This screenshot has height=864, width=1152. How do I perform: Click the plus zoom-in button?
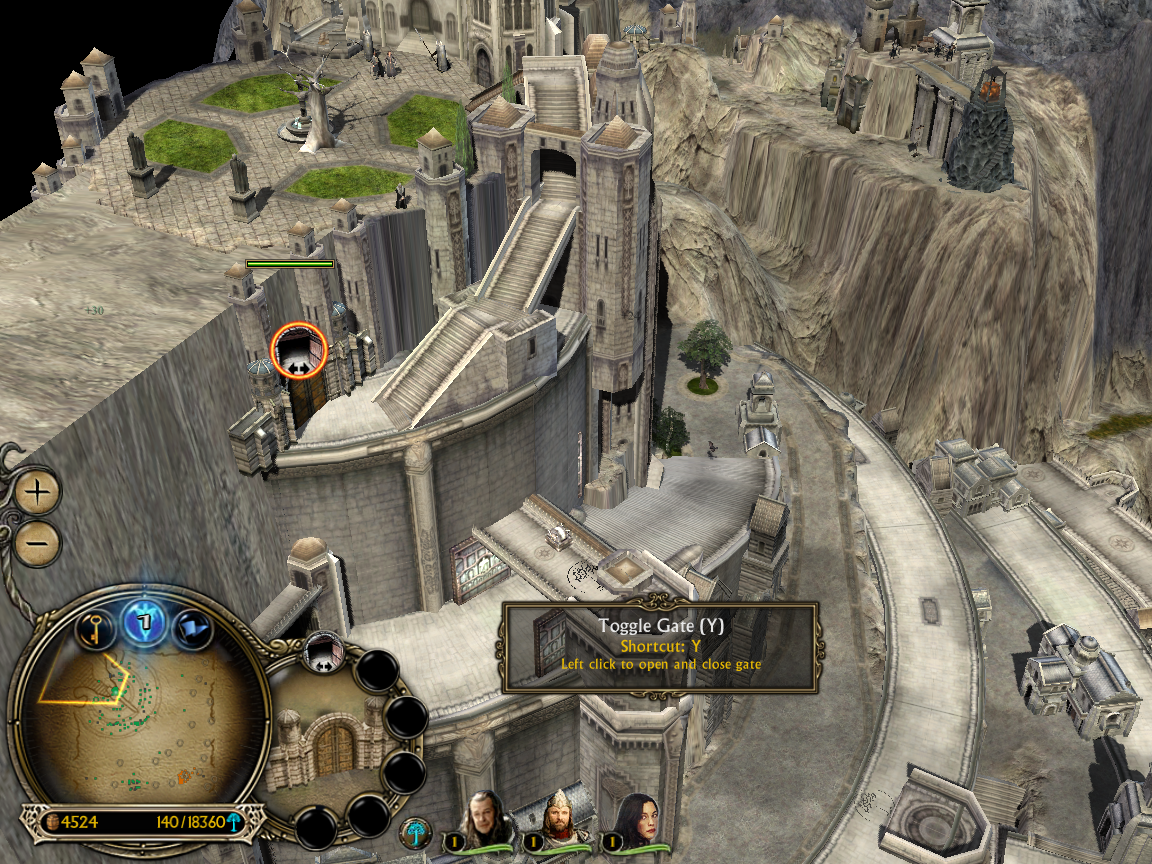pyautogui.click(x=38, y=491)
